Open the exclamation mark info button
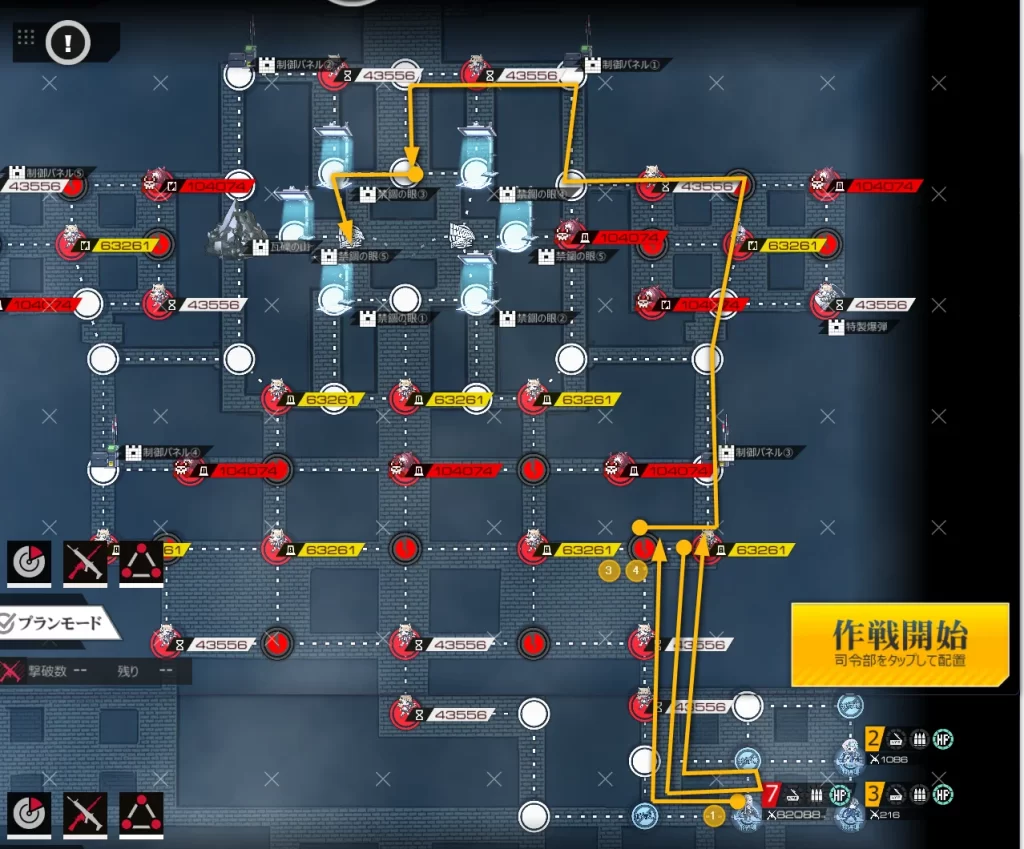Image resolution: width=1024 pixels, height=849 pixels. (x=68, y=42)
